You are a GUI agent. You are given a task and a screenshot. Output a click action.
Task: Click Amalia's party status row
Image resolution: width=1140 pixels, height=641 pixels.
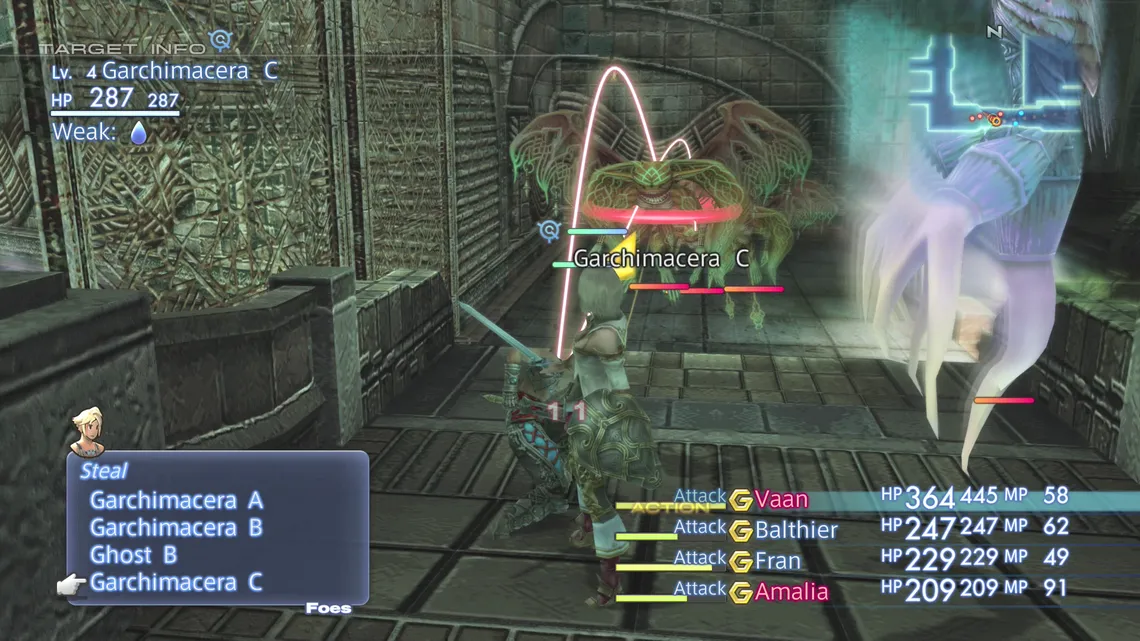tap(791, 591)
